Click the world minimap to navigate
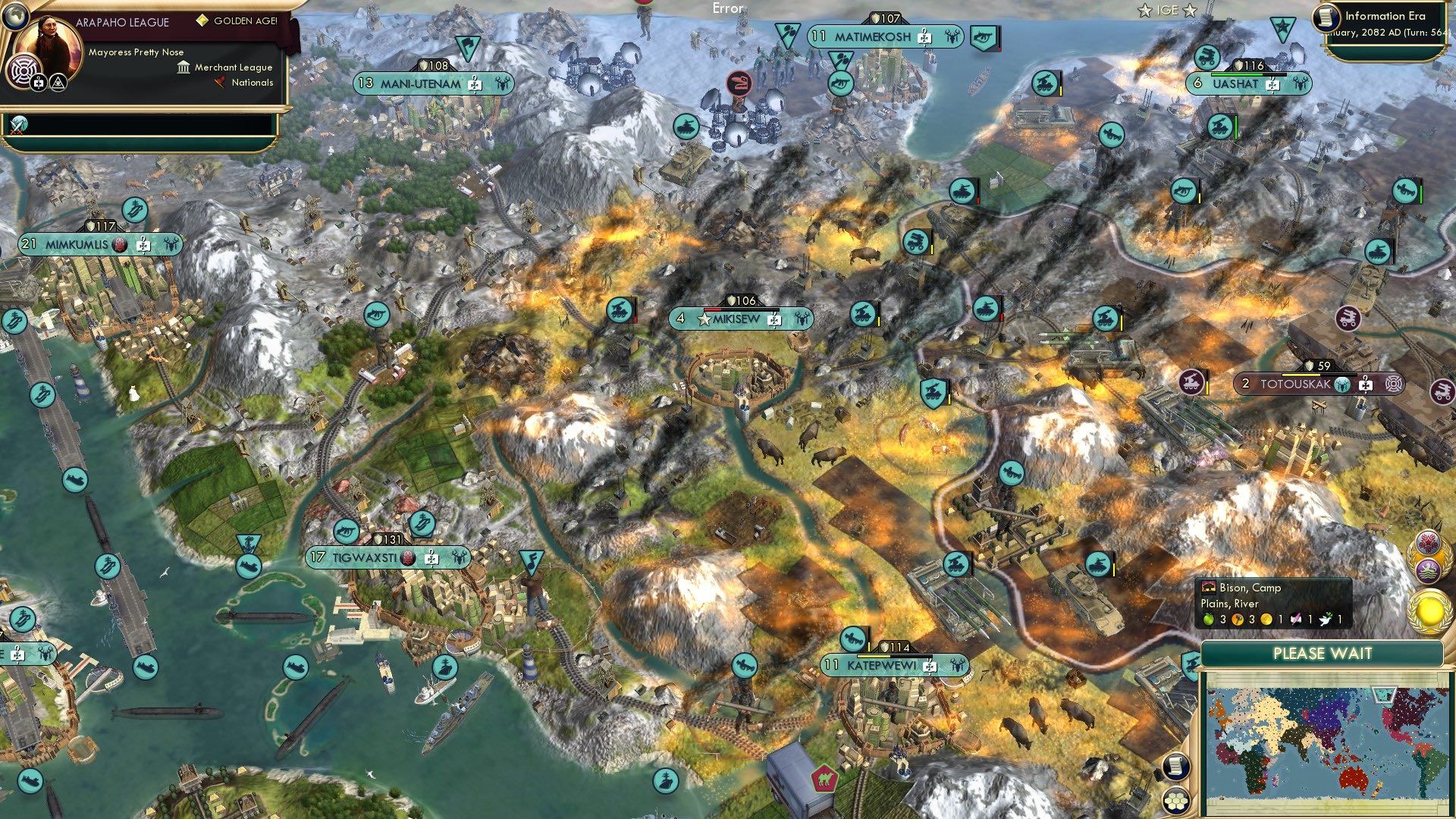Screen dimensions: 1456x819 point(1331,743)
